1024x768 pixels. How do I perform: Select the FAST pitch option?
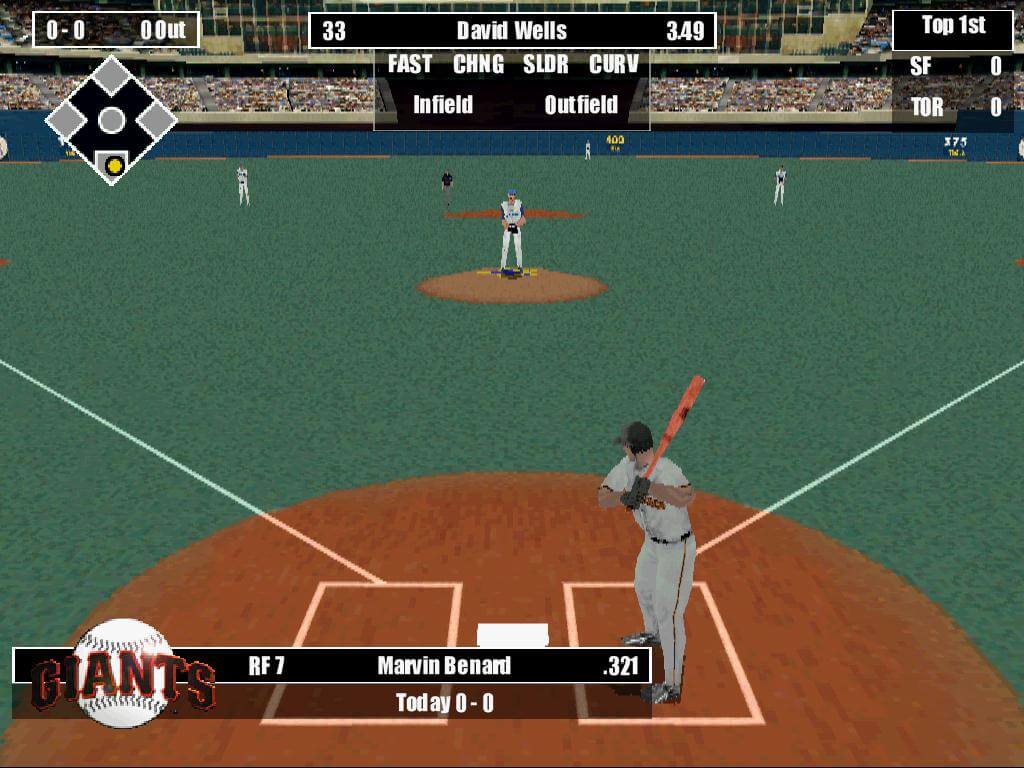point(410,65)
